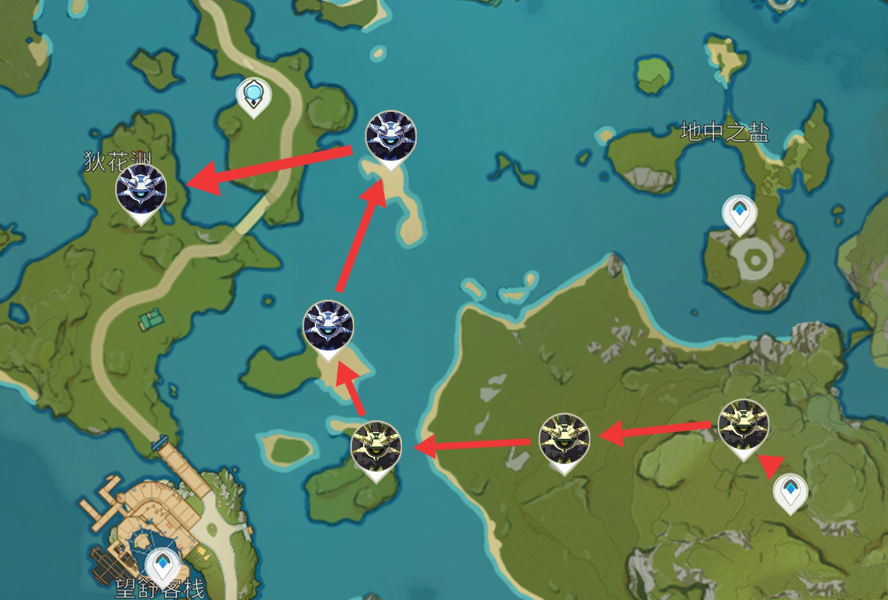
Task: Choose the teleport waypoint where the red route starts
Action: coord(791,492)
